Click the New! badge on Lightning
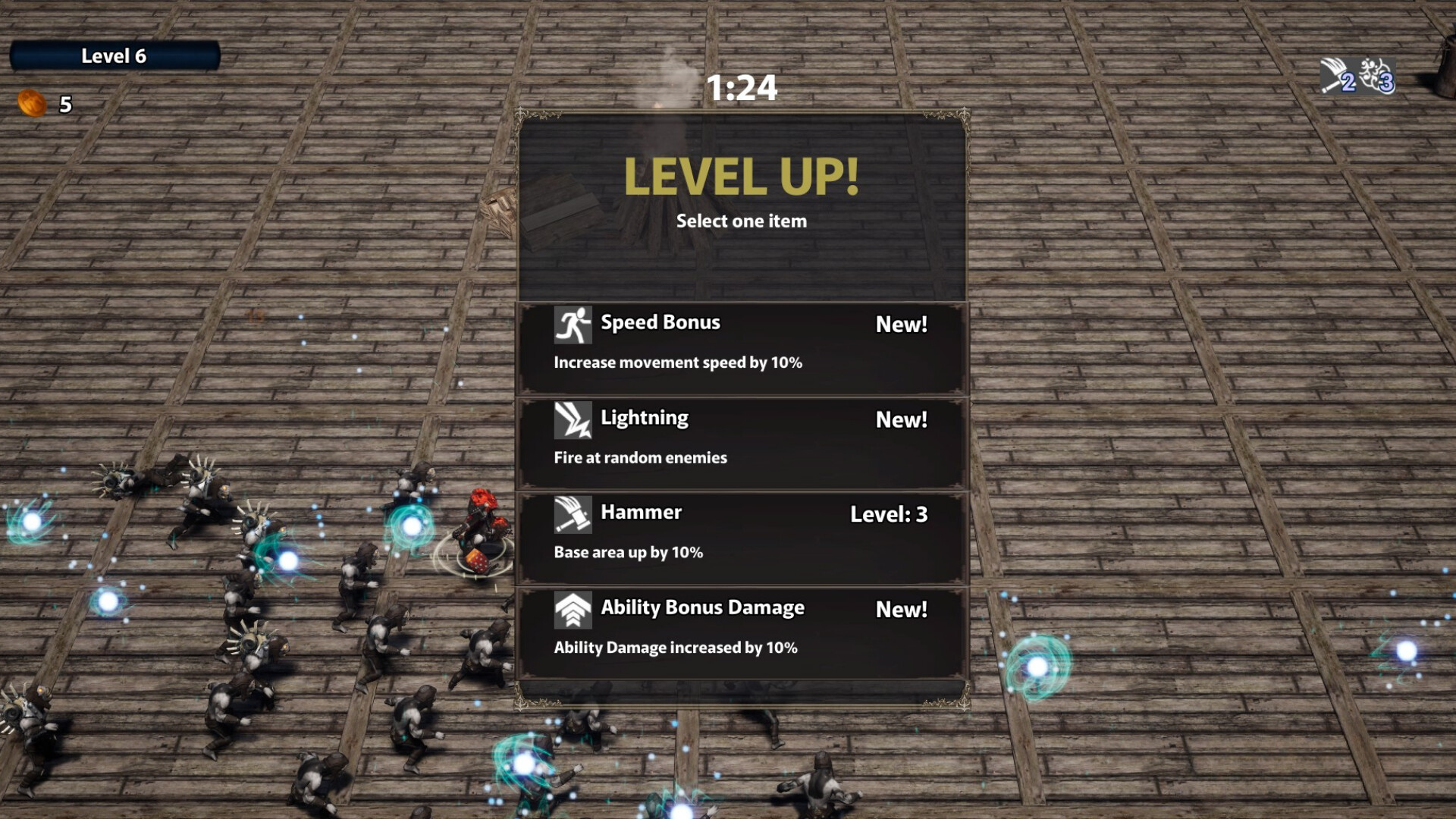Viewport: 1456px width, 819px height. [x=901, y=418]
